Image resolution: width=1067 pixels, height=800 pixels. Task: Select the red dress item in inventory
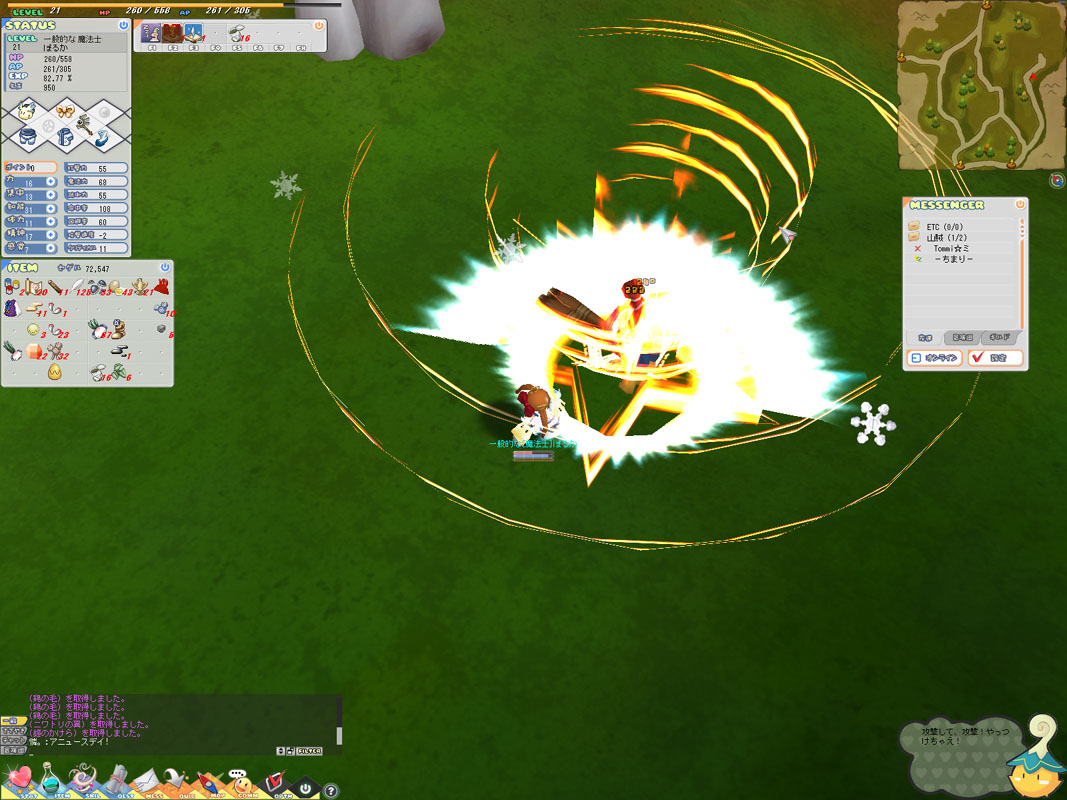point(161,287)
